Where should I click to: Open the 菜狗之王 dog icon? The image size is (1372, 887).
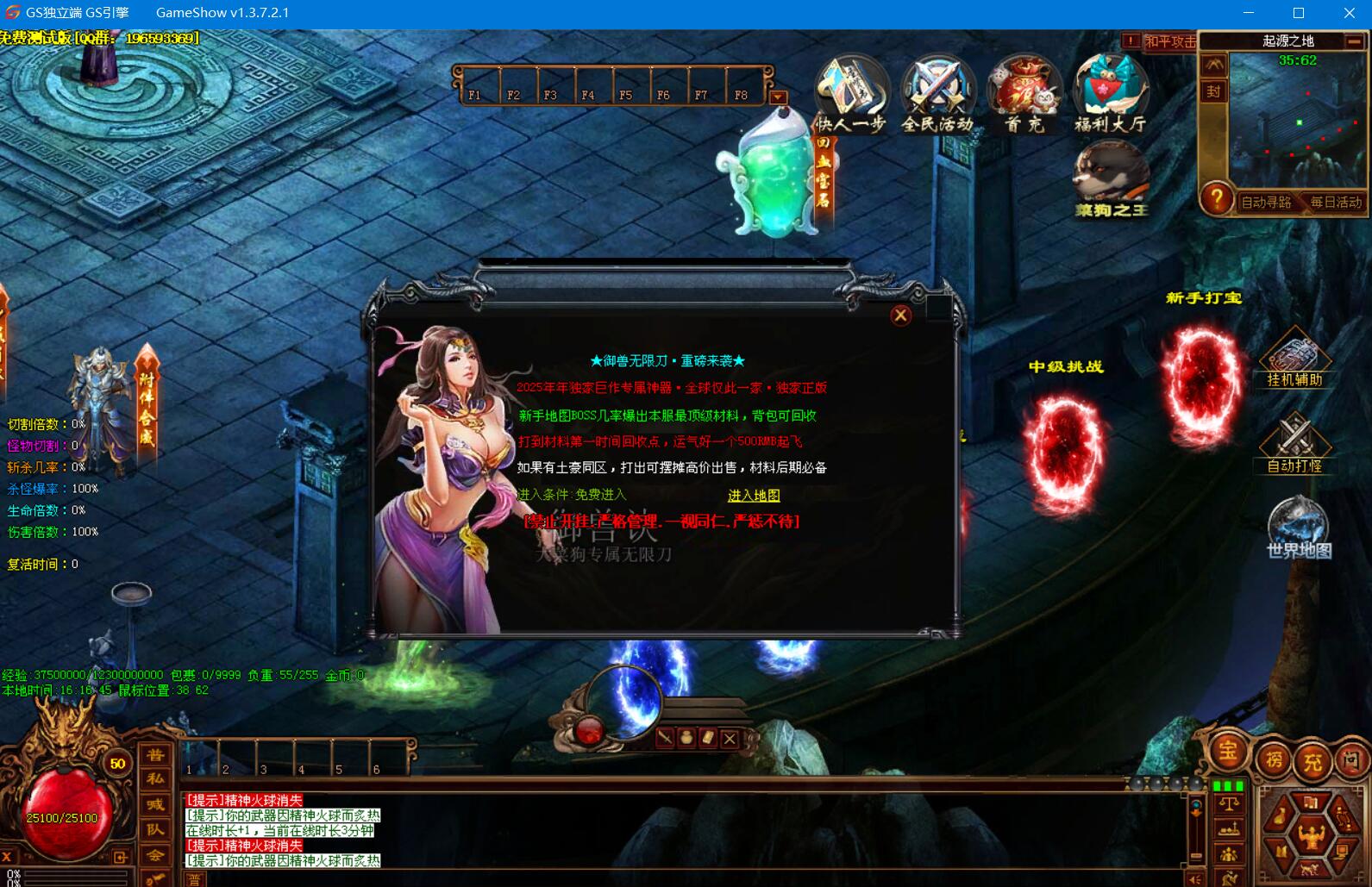pos(1112,179)
